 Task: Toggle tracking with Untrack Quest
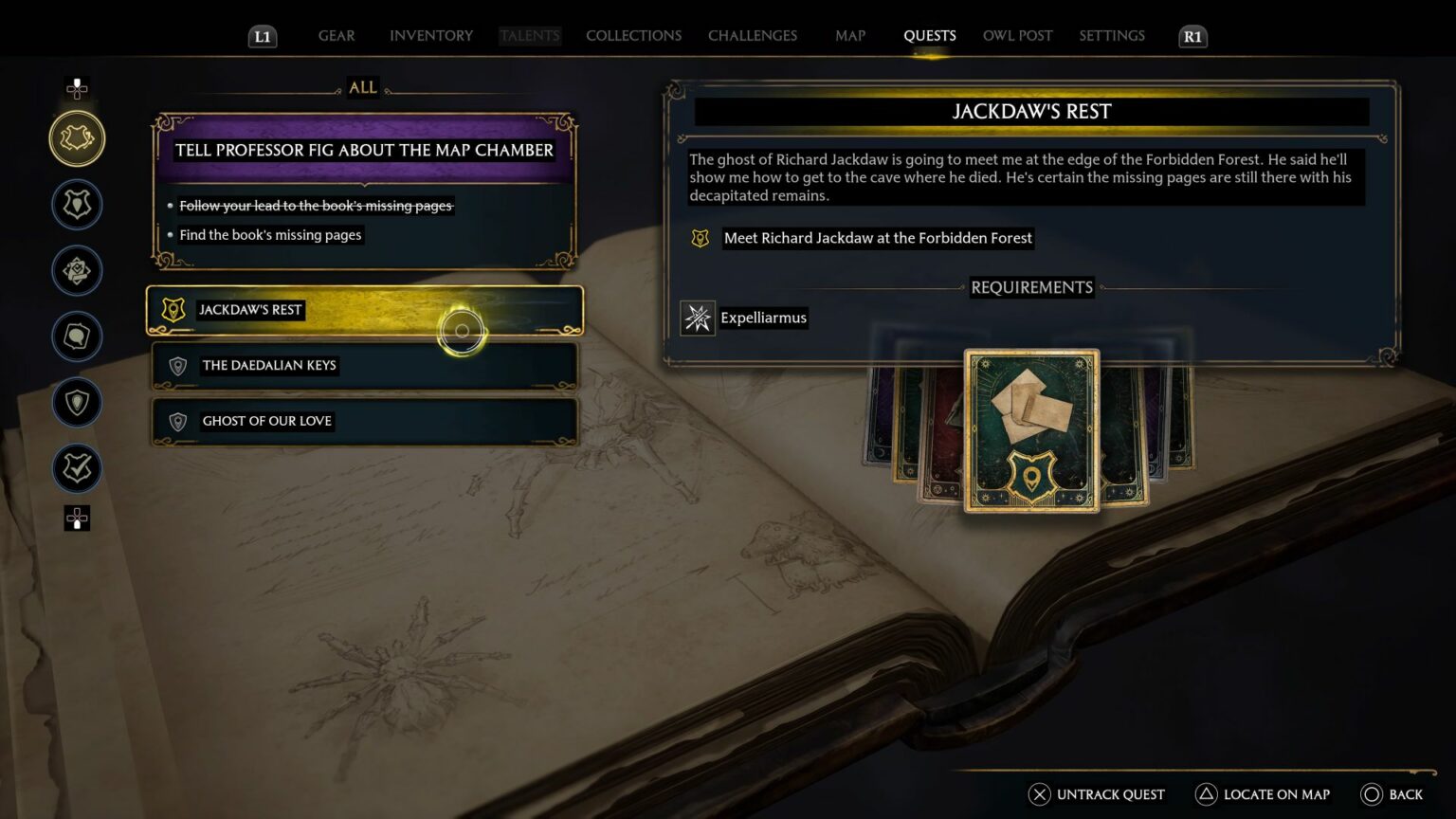(1097, 794)
